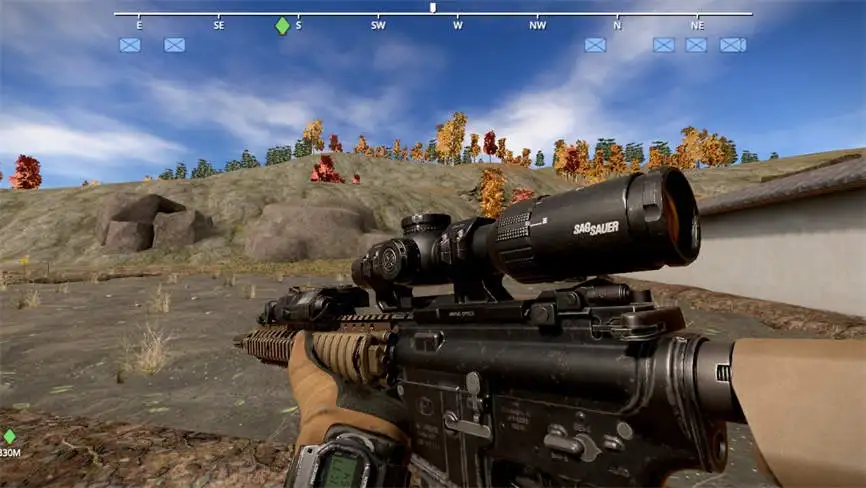Open the envelope marker beneath the NE heading
Viewport: 866px width, 488px height.
[x=696, y=45]
